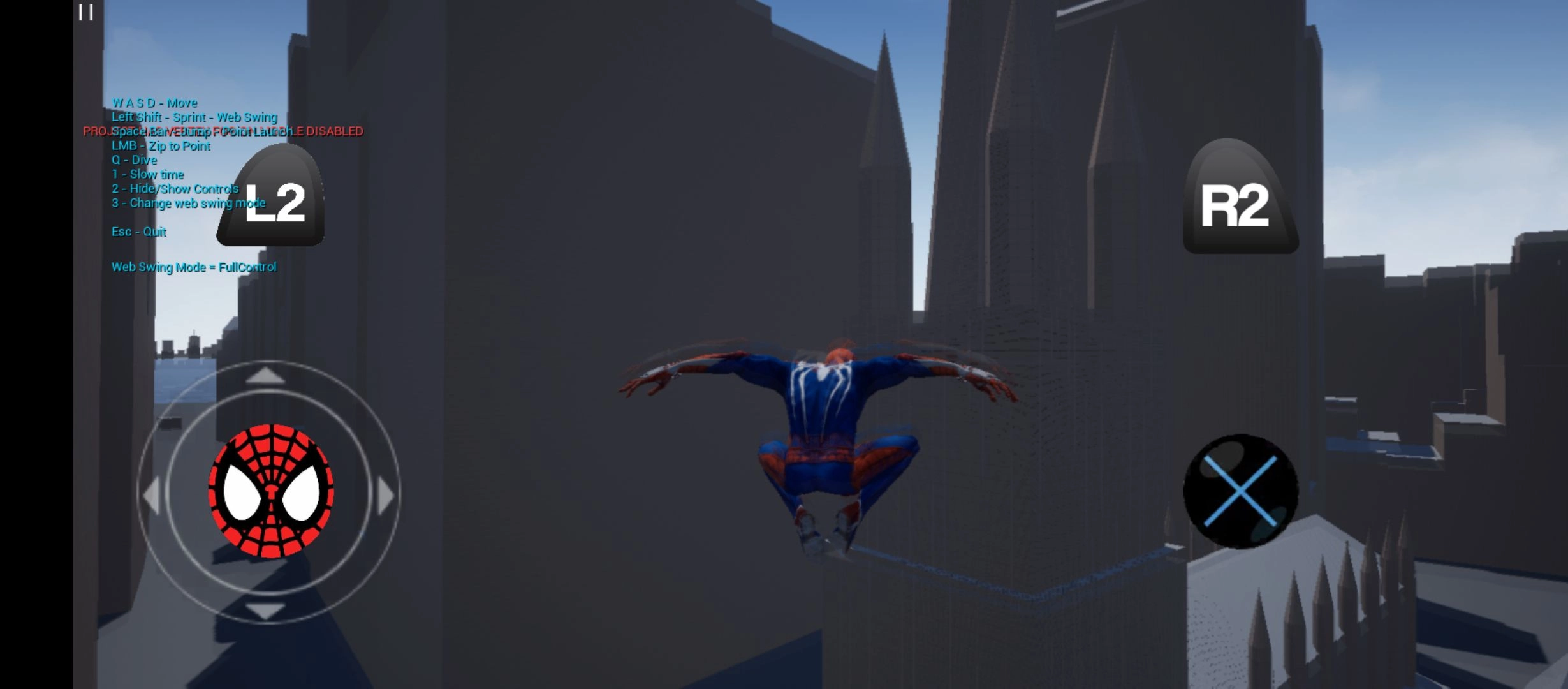Toggle sprint via 'Left Shift - Sprint - Web Swing'

(194, 117)
